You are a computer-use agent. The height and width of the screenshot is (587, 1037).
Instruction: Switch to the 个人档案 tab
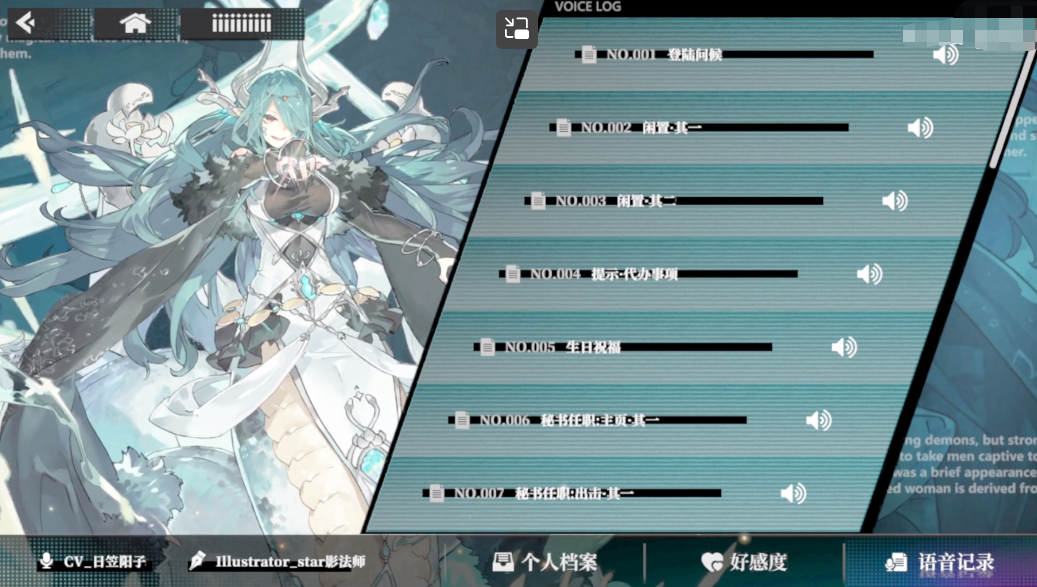(x=546, y=562)
